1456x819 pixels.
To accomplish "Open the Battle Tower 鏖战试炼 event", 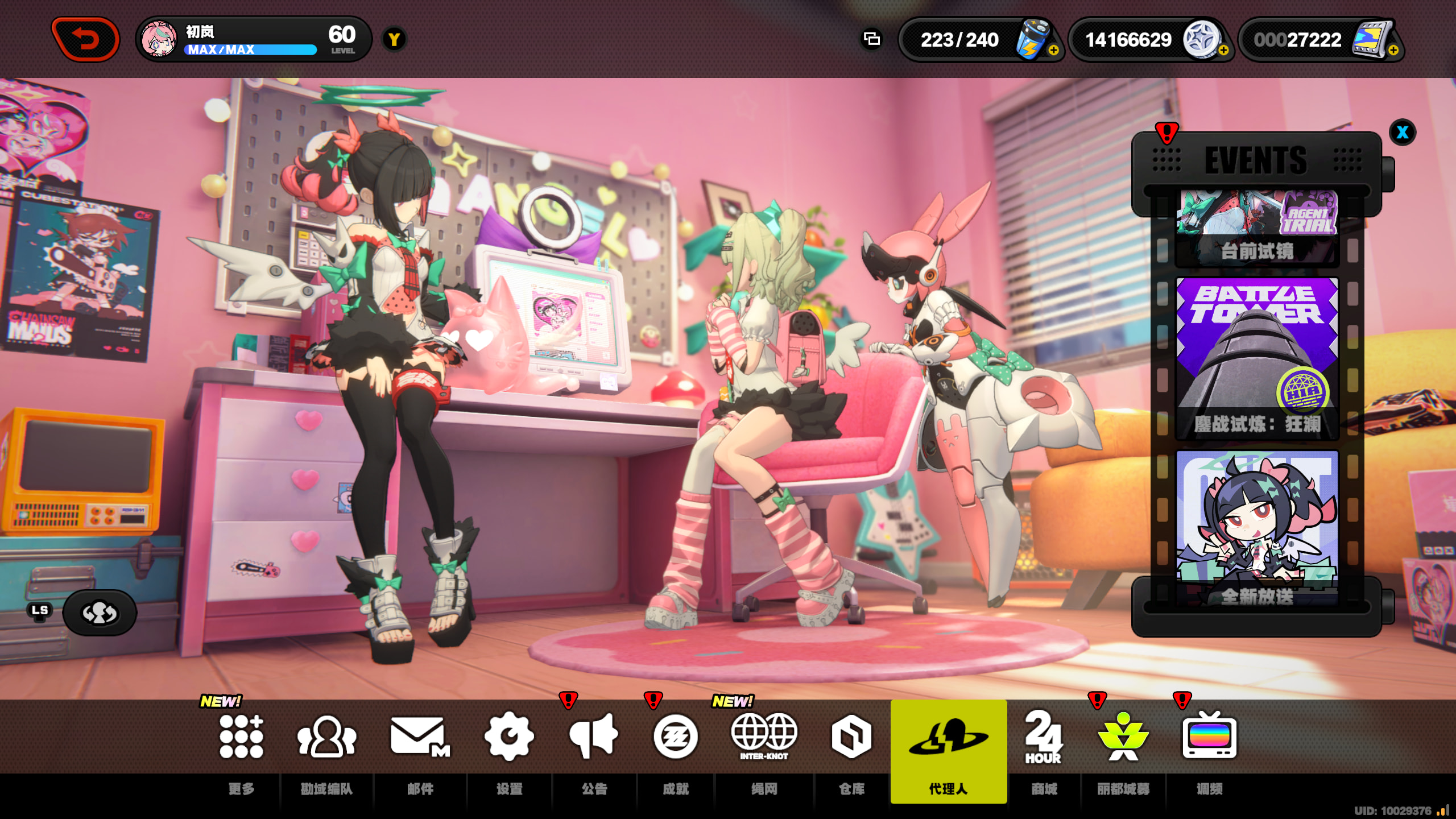I will click(1257, 359).
